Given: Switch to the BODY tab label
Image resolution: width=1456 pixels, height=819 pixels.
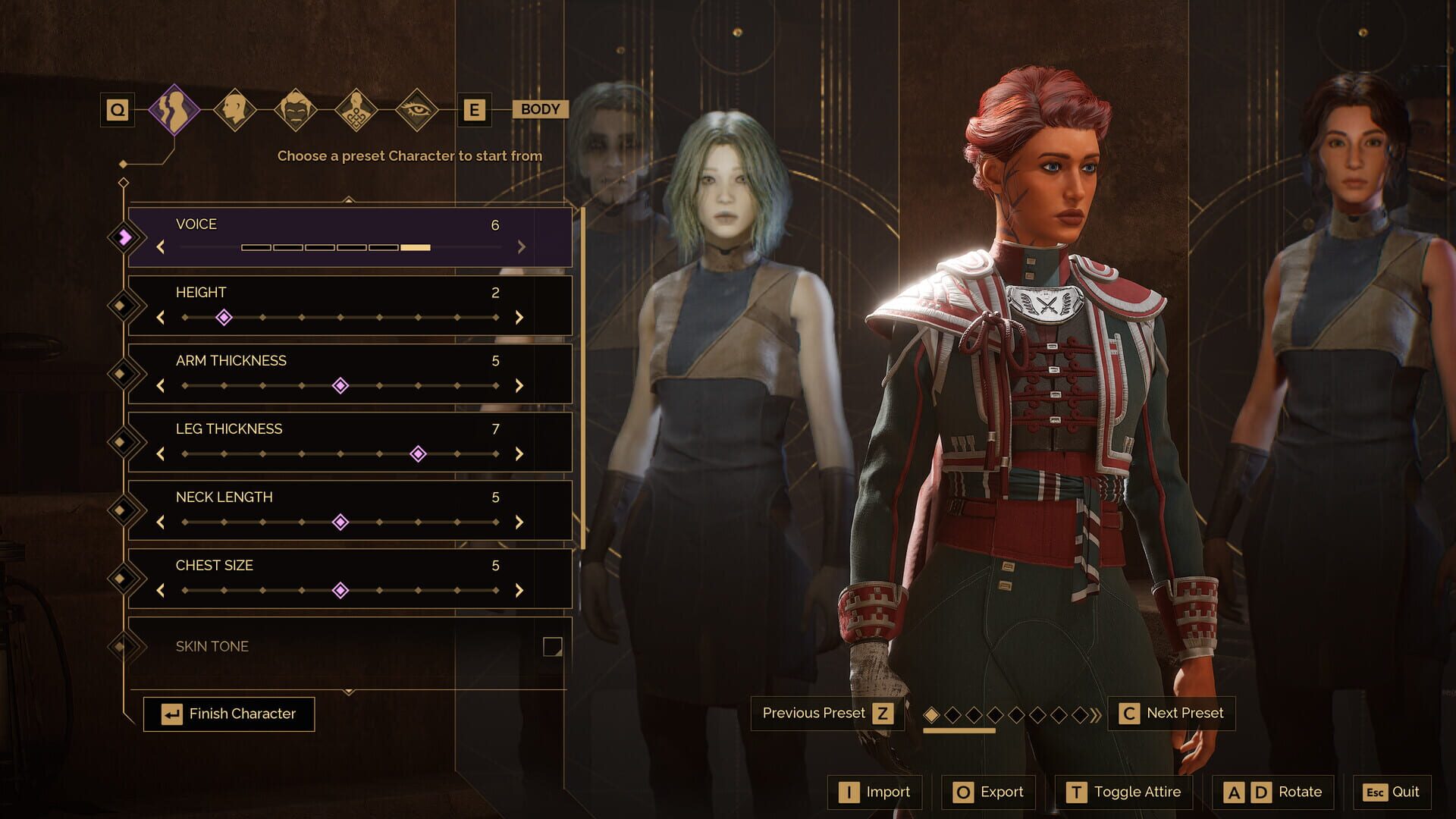Looking at the screenshot, I should click(540, 109).
